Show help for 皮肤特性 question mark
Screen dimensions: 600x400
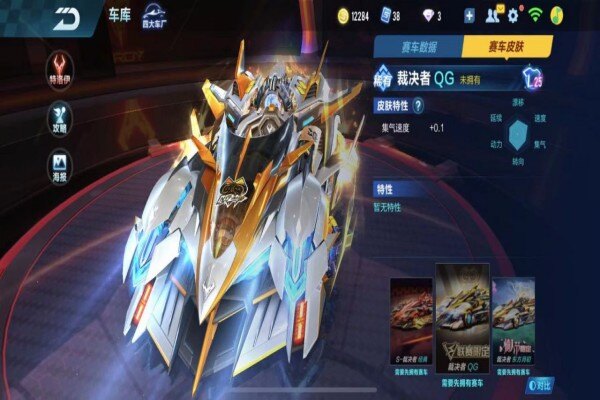pyautogui.click(x=418, y=105)
